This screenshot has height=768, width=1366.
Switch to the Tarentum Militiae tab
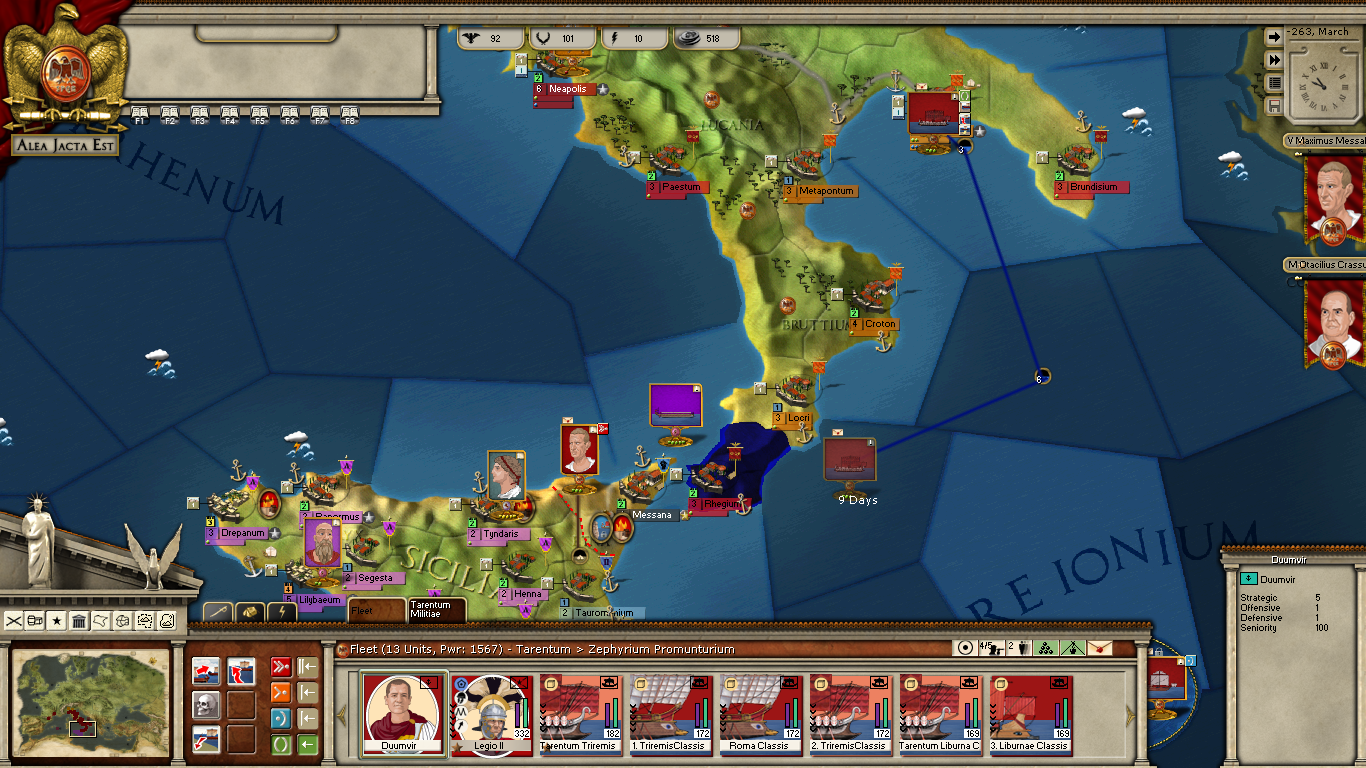point(436,609)
